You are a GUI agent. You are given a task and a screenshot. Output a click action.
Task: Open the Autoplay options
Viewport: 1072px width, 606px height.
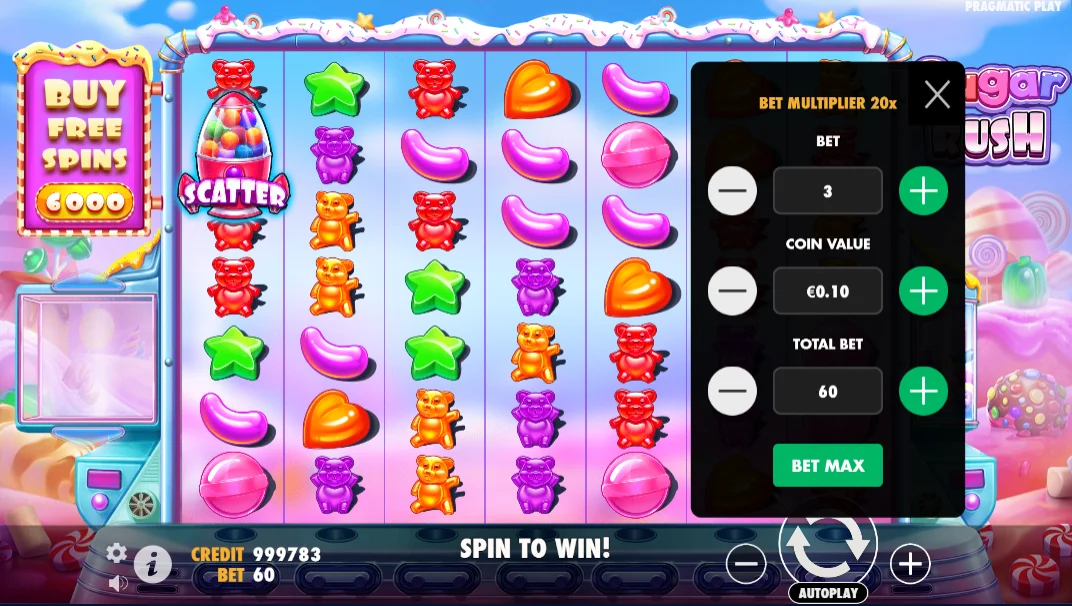pyautogui.click(x=827, y=593)
